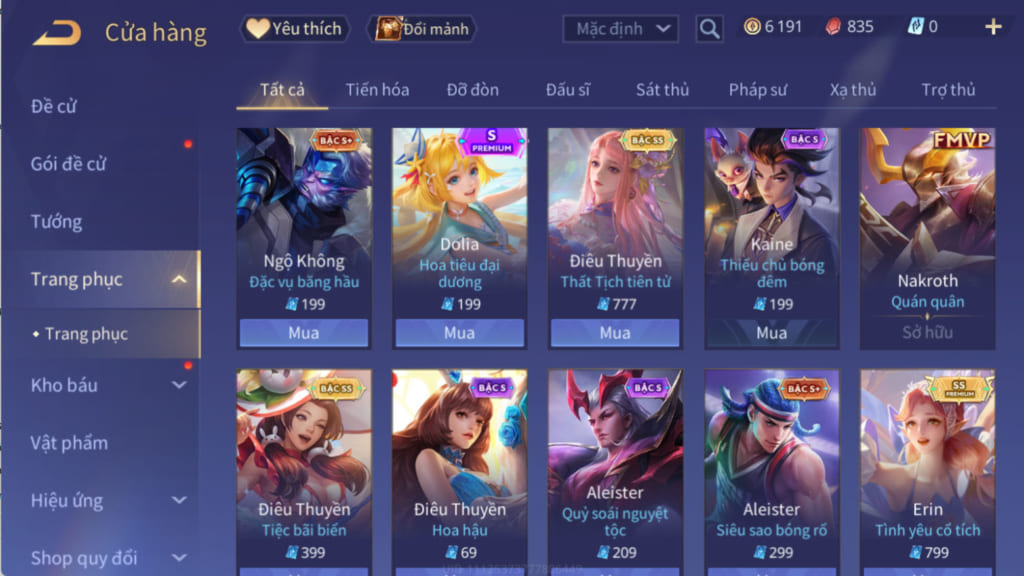Filter skins by Sát thủ
The image size is (1024, 576).
tap(662, 90)
